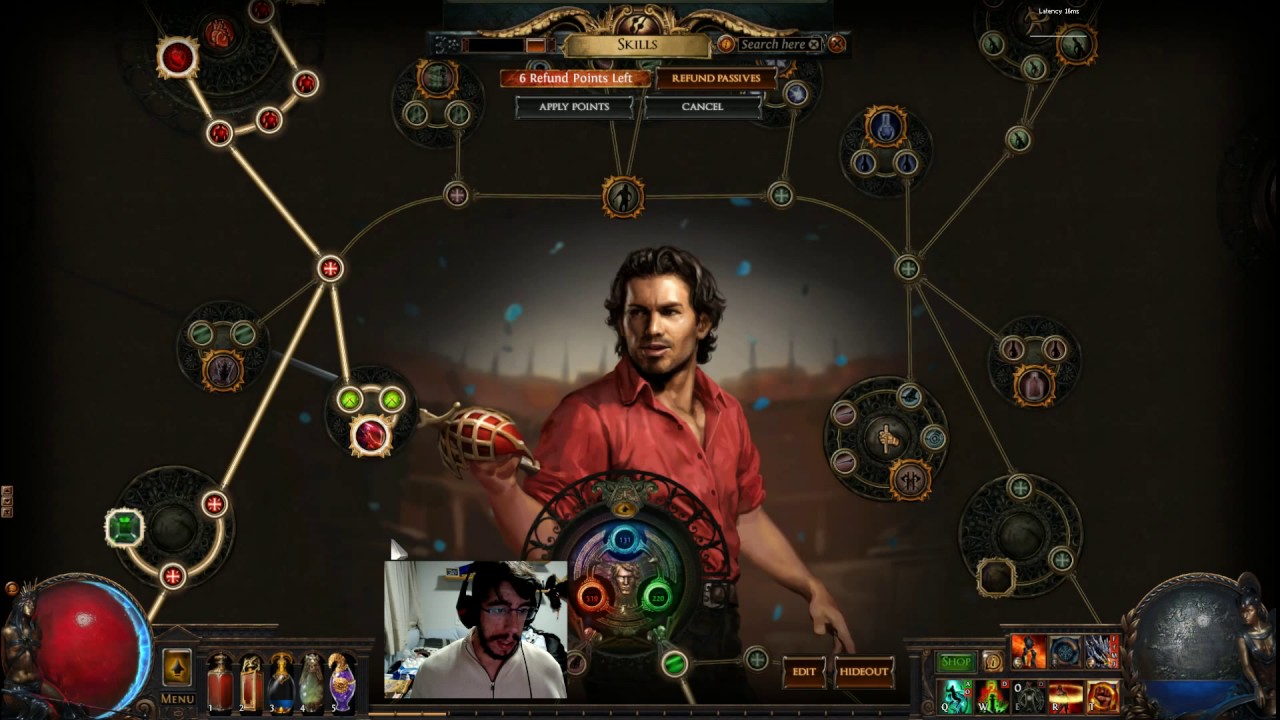The width and height of the screenshot is (1280, 720).
Task: Open the Shop from the bottom bar
Action: tap(956, 662)
